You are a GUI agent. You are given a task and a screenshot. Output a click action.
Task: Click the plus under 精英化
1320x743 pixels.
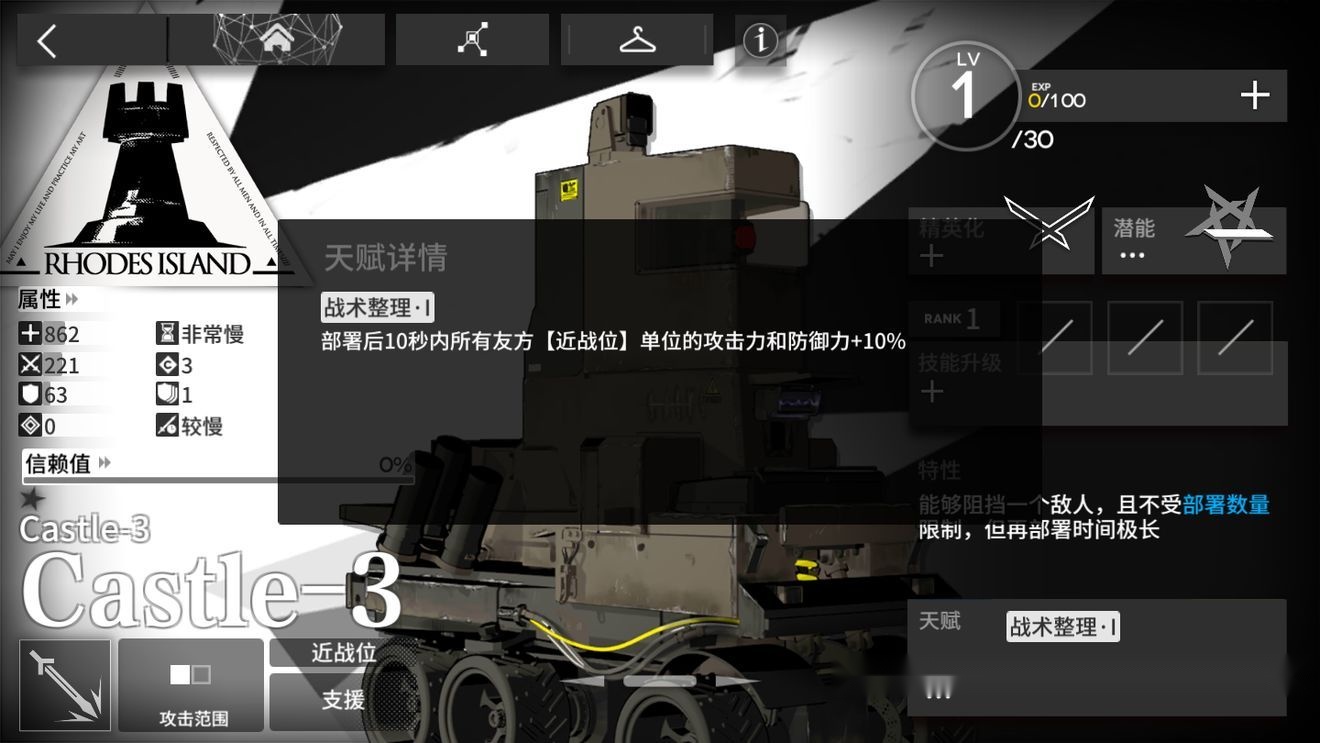coord(933,254)
